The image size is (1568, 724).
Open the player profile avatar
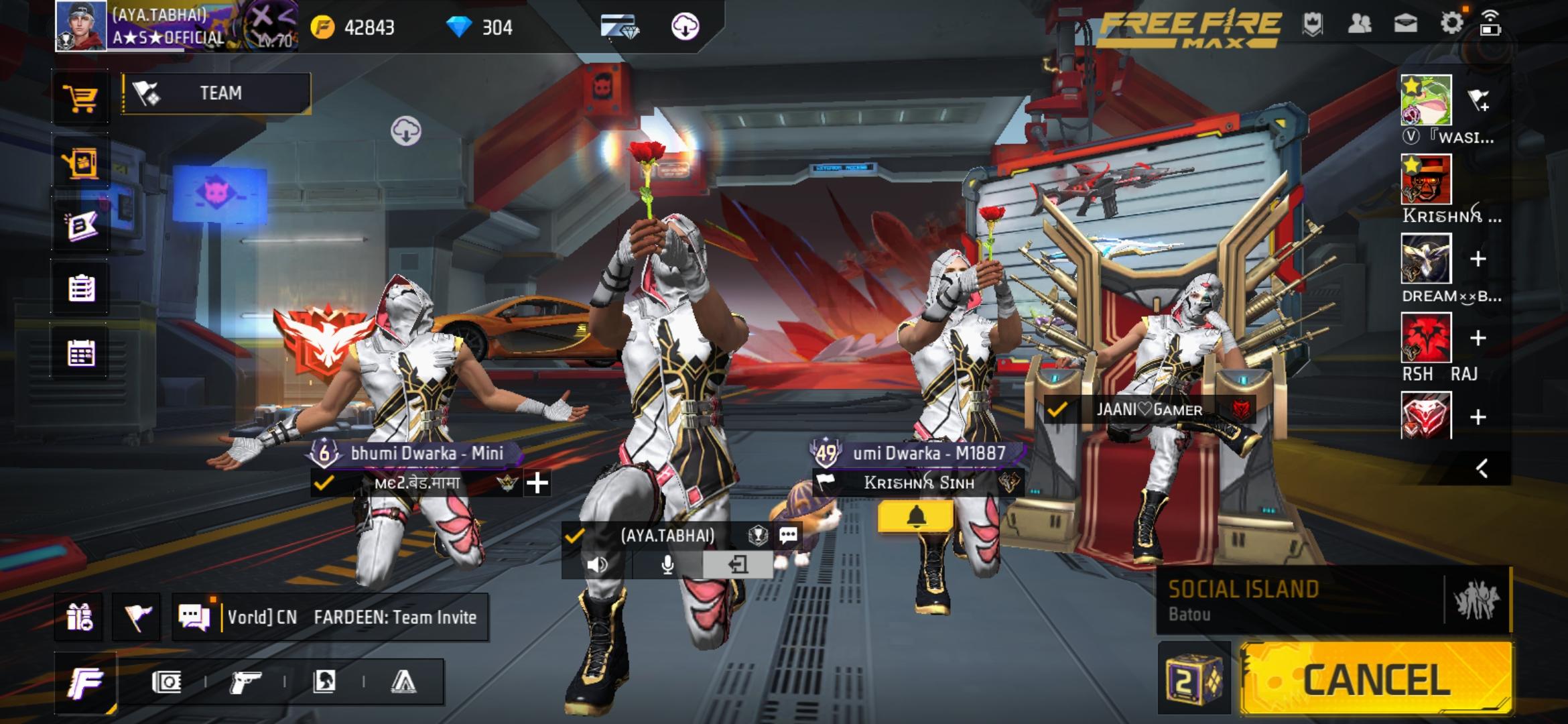[80, 25]
